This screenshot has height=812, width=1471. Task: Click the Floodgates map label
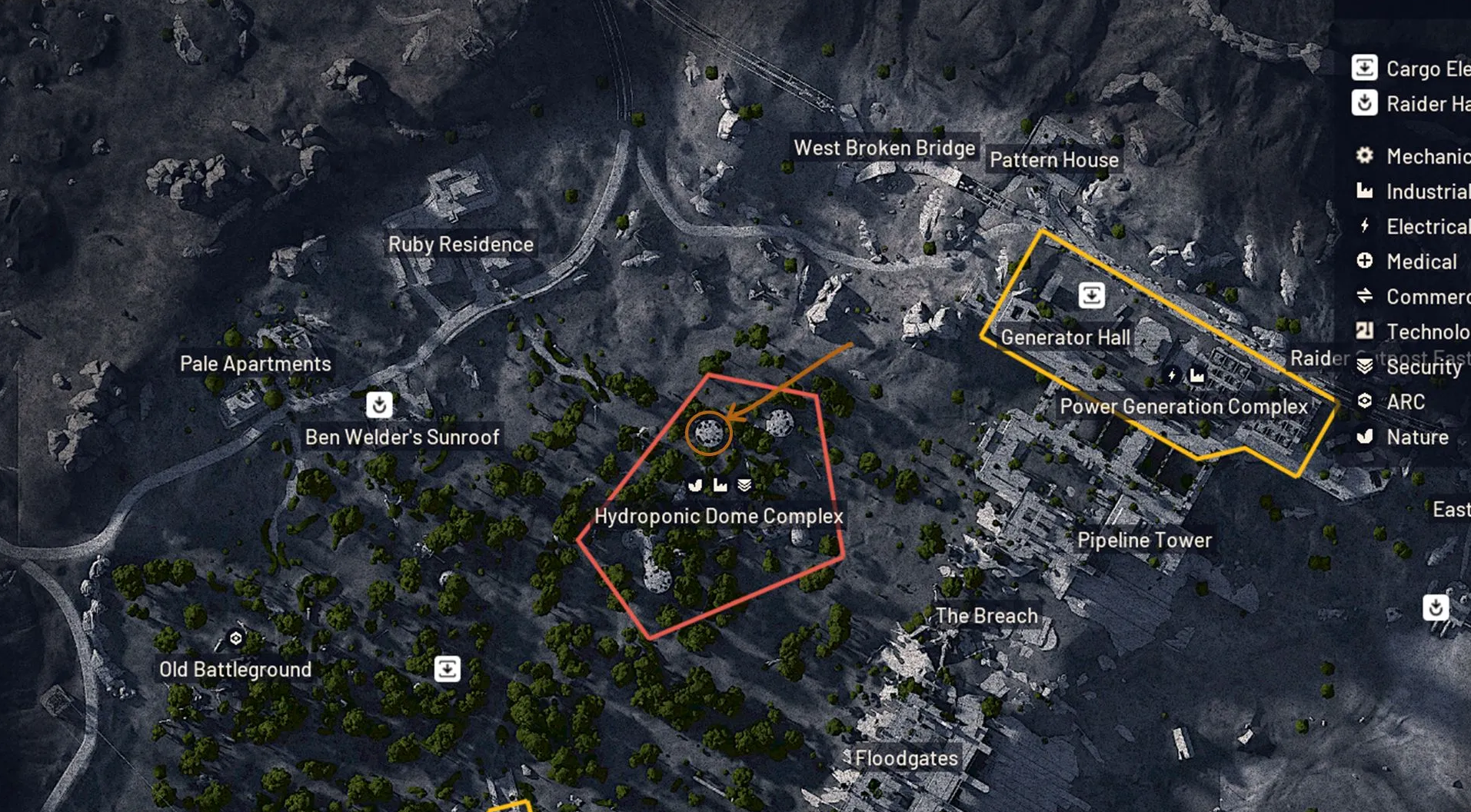(x=906, y=758)
